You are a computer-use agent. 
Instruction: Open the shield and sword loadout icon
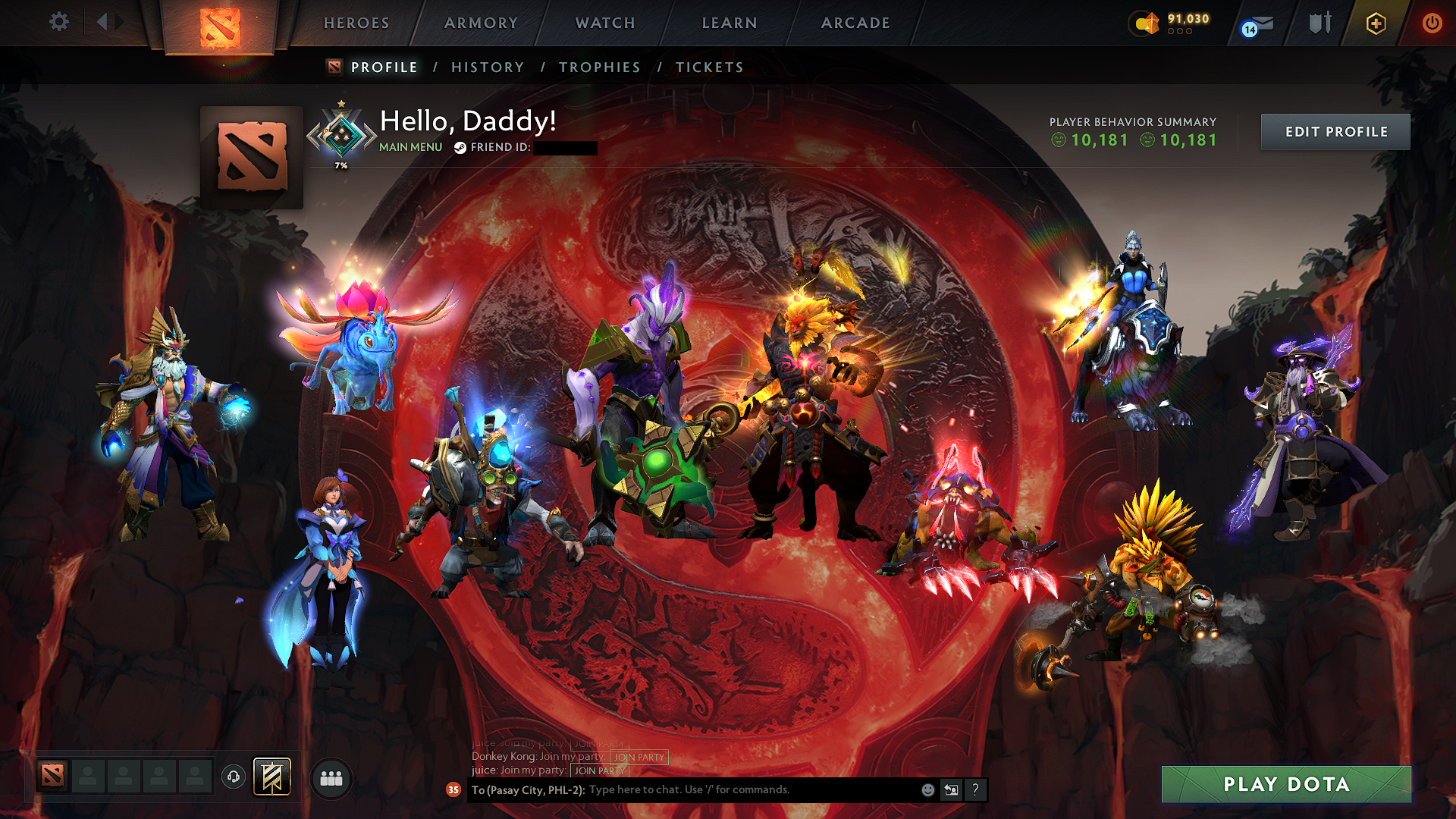(1319, 24)
